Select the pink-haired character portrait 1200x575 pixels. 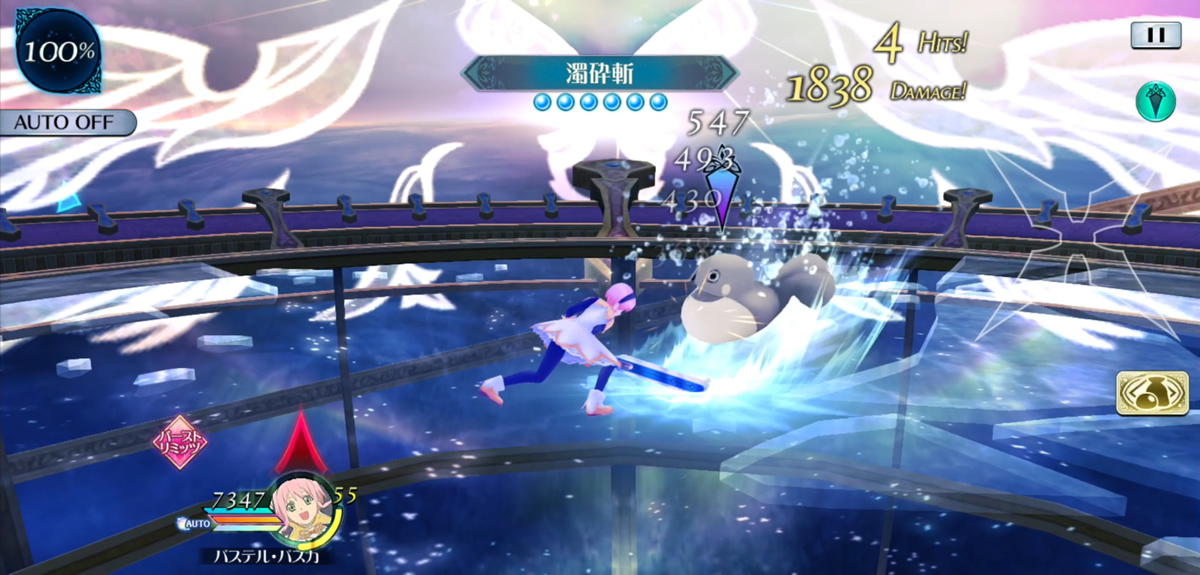301,507
